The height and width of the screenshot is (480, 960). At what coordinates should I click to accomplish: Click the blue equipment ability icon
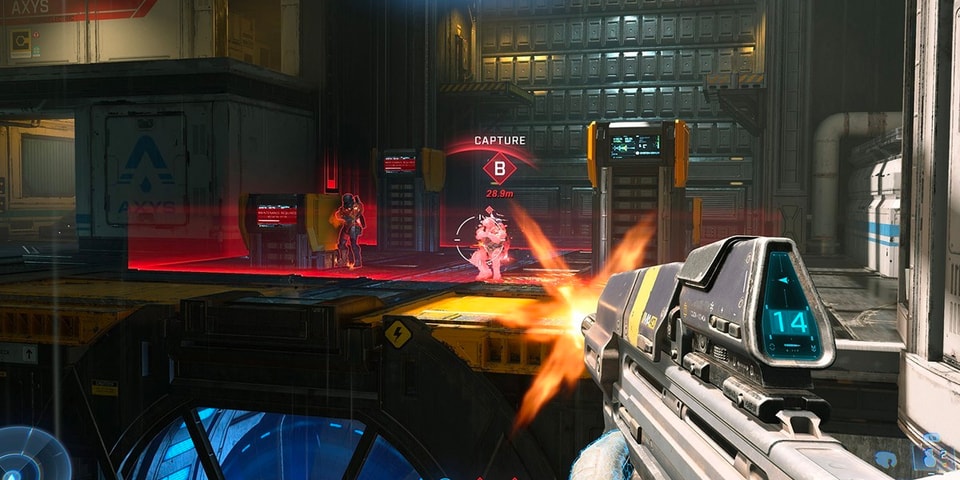(886, 459)
